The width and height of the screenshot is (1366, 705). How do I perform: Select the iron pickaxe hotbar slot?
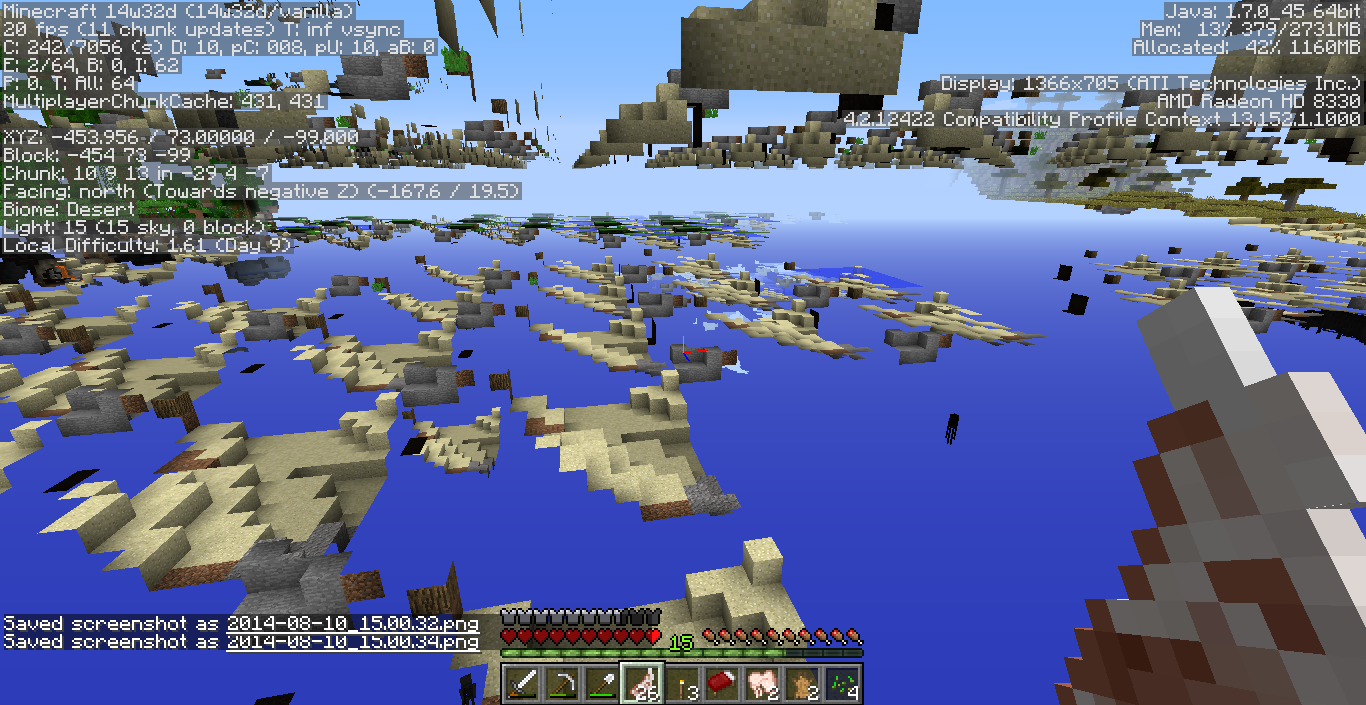[562, 684]
